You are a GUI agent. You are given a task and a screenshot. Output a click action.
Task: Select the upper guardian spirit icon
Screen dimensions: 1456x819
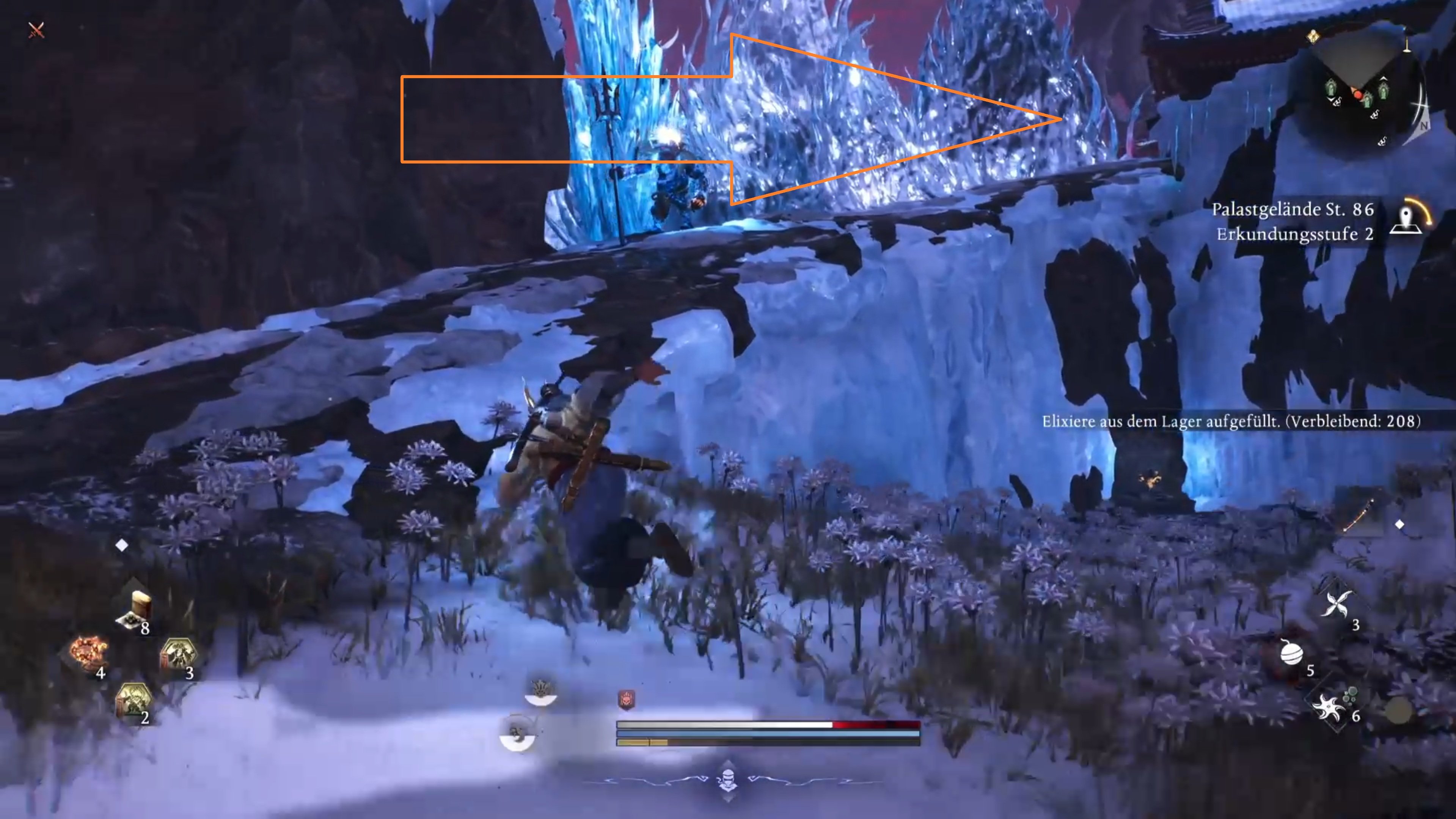(x=540, y=691)
